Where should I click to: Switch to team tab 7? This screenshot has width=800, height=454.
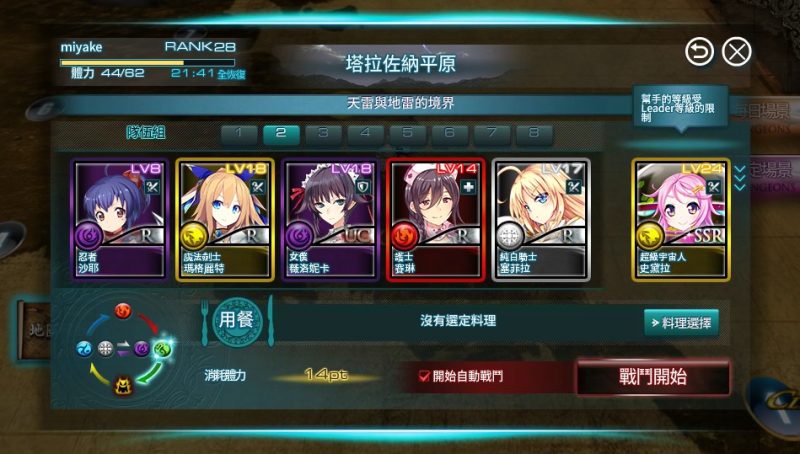pos(491,133)
